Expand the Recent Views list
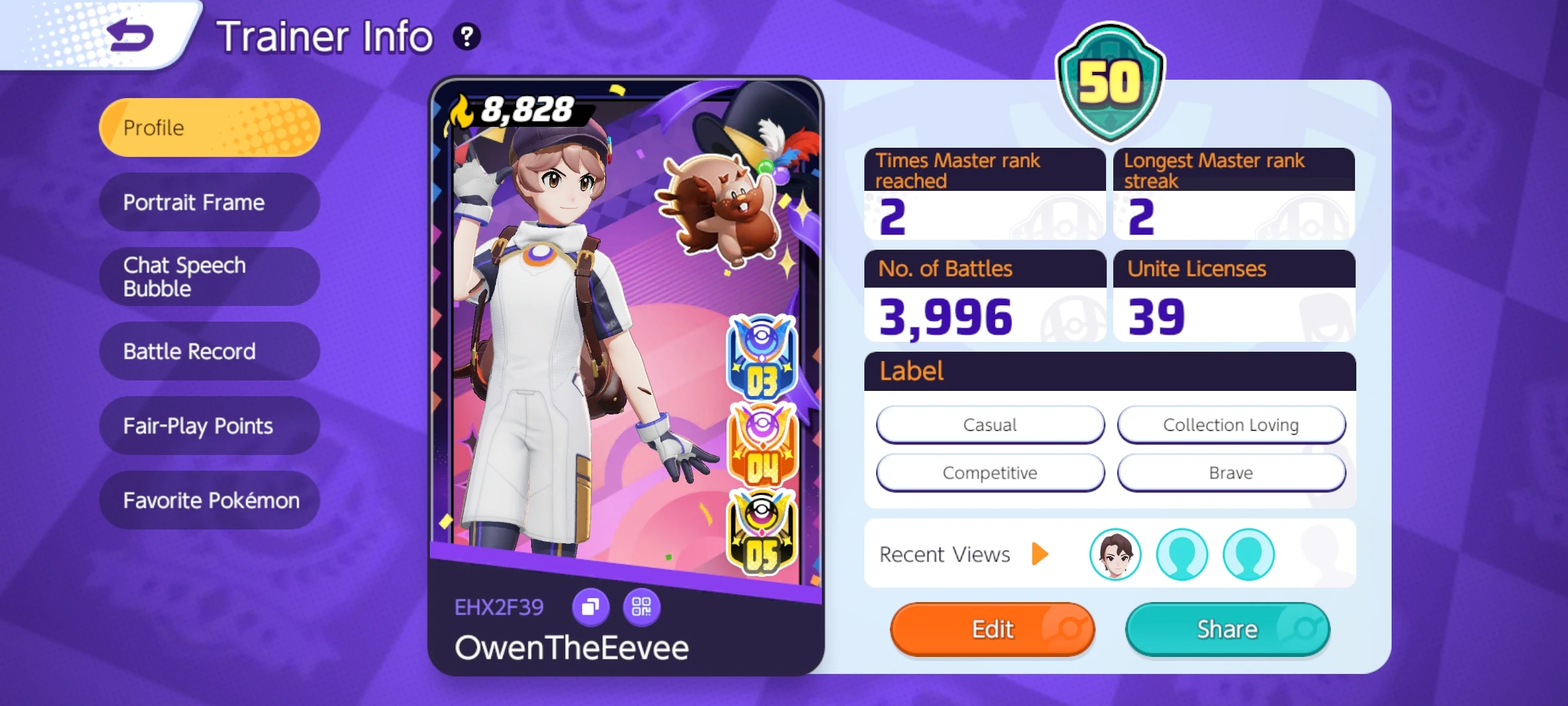The height and width of the screenshot is (706, 1568). (1040, 554)
